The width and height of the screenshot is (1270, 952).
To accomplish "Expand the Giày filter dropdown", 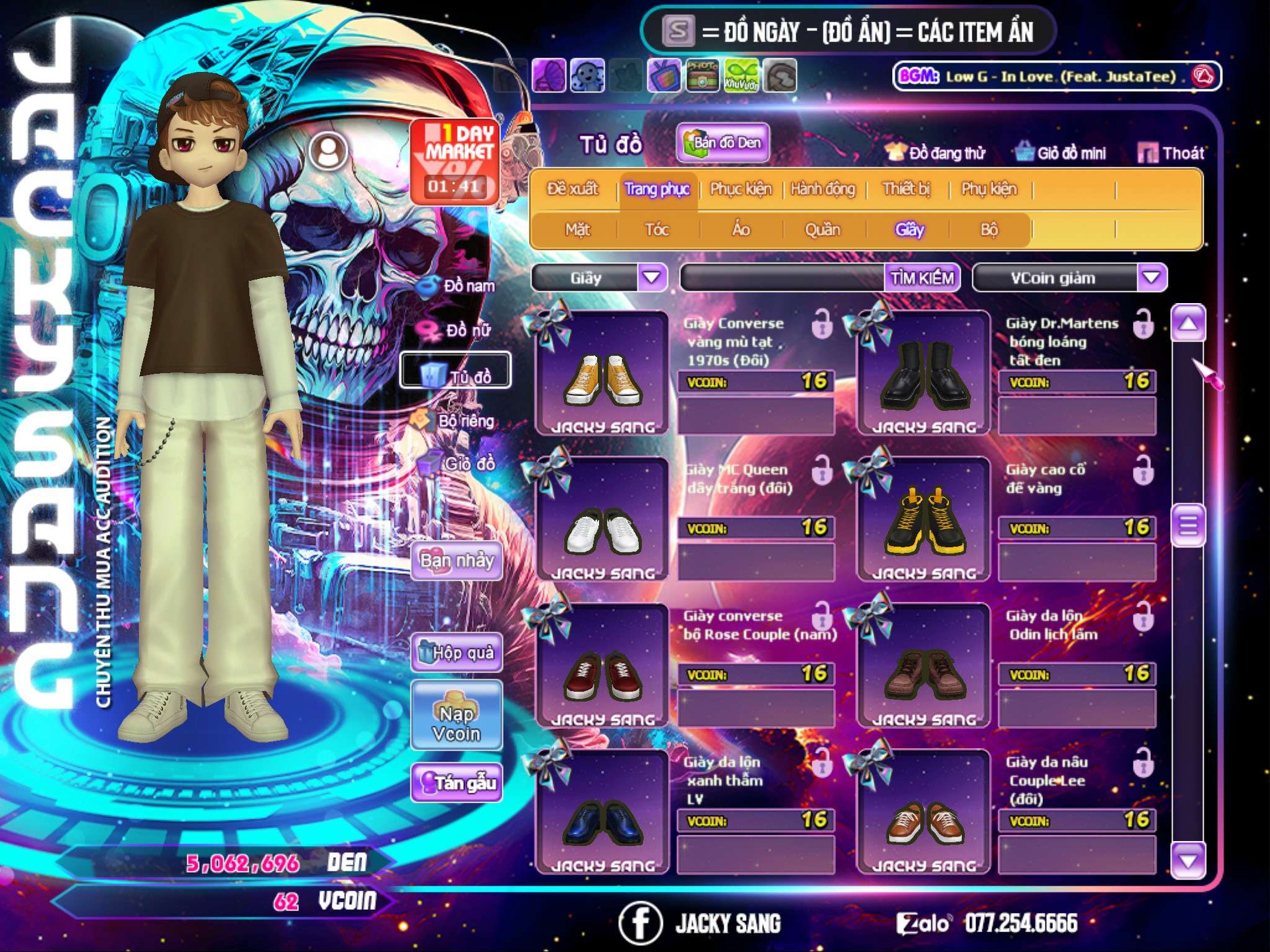I will [x=652, y=278].
